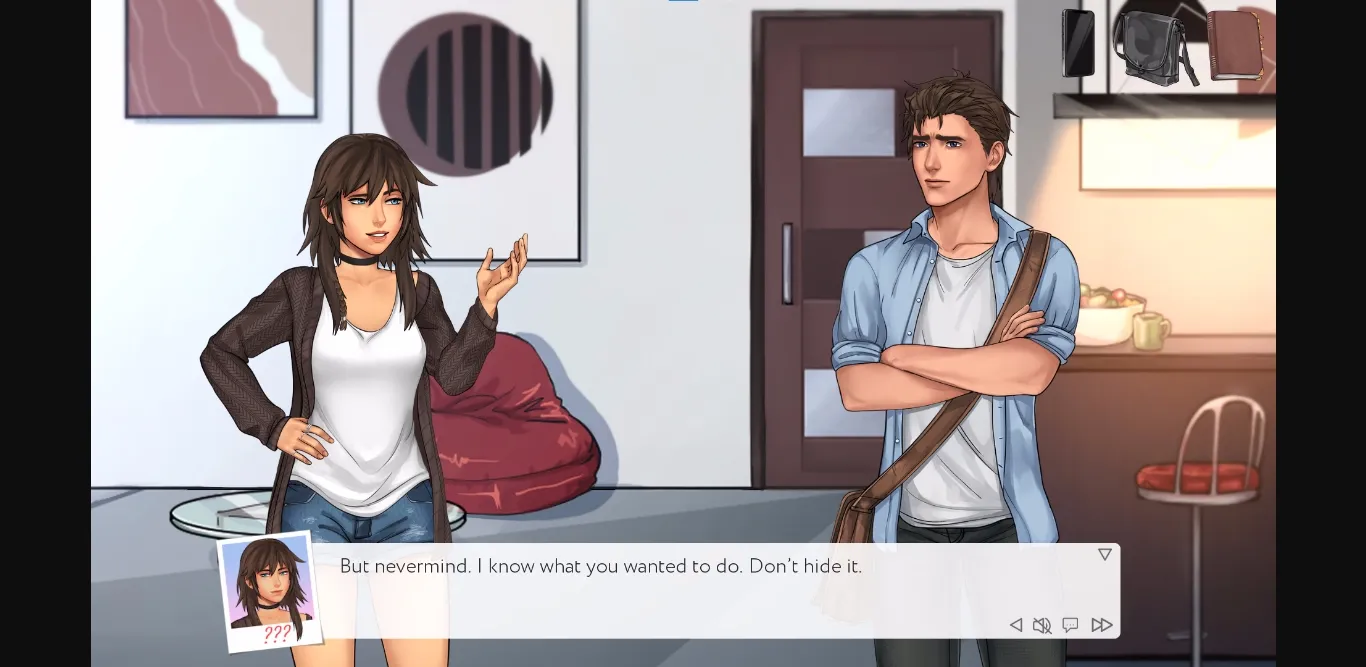This screenshot has height=667, width=1366.
Task: Open the smartphone icon
Action: coord(1078,43)
